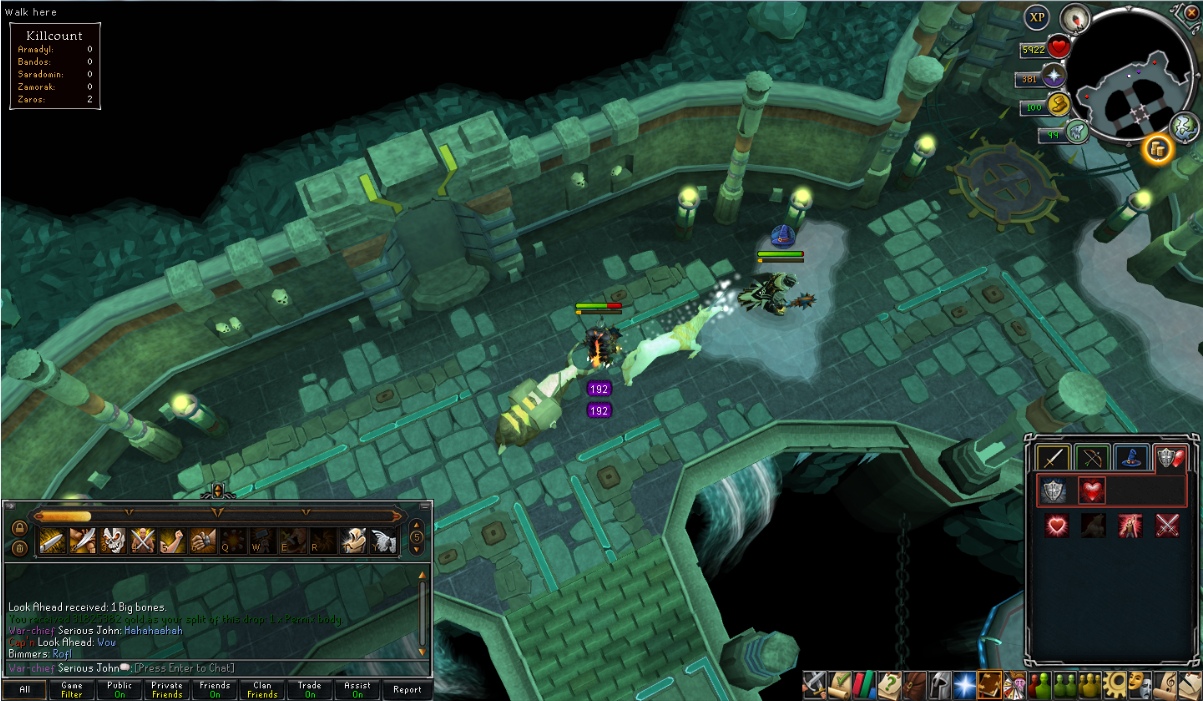This screenshot has height=701, width=1203.
Task: Toggle the action bar padlock
Action: pyautogui.click(x=19, y=527)
